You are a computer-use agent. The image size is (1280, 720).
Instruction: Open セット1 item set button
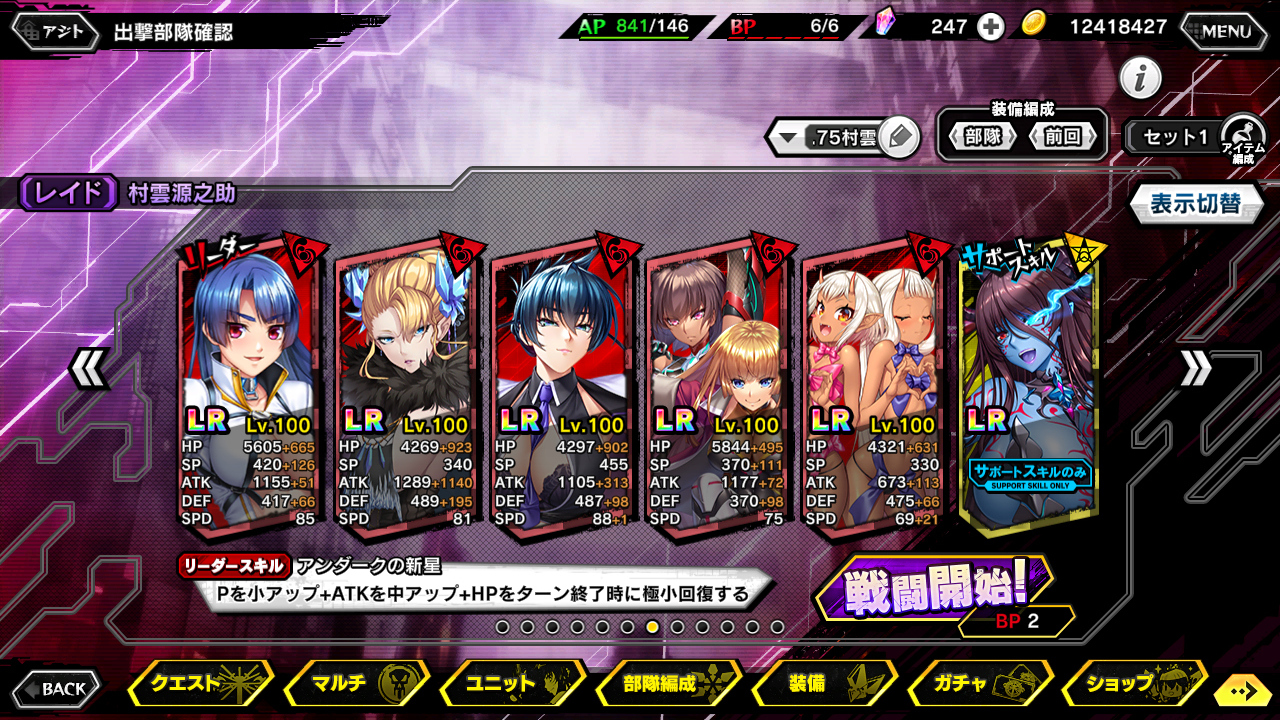click(1177, 138)
